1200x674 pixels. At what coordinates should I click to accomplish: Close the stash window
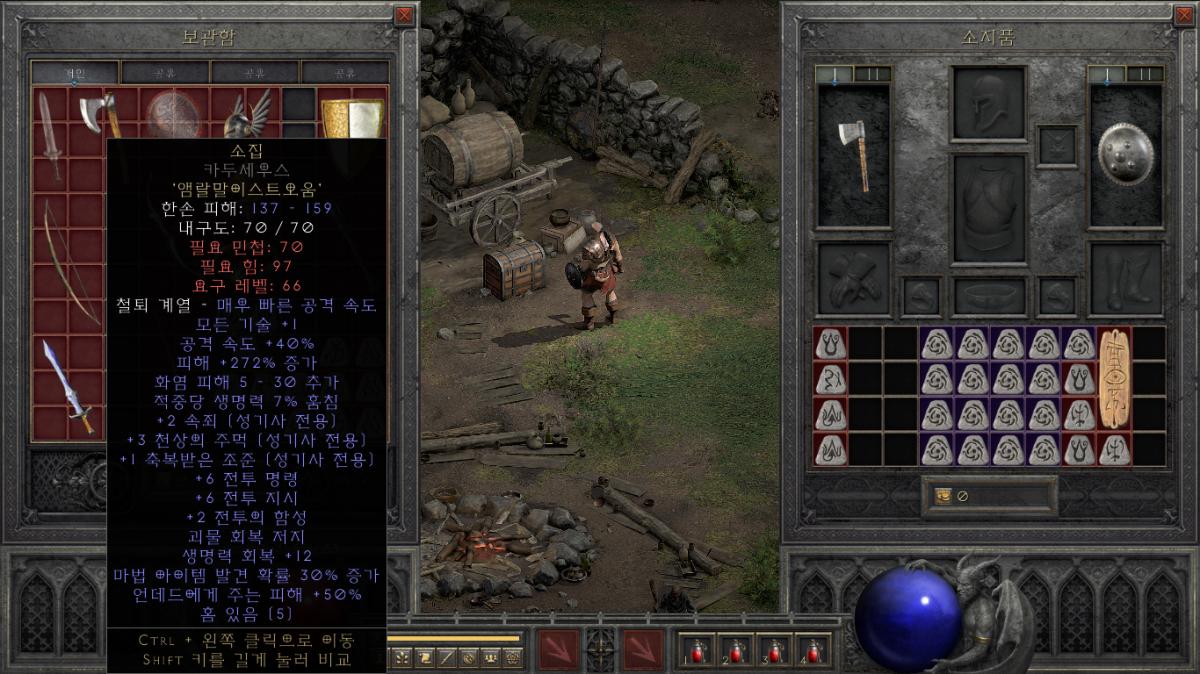(404, 15)
